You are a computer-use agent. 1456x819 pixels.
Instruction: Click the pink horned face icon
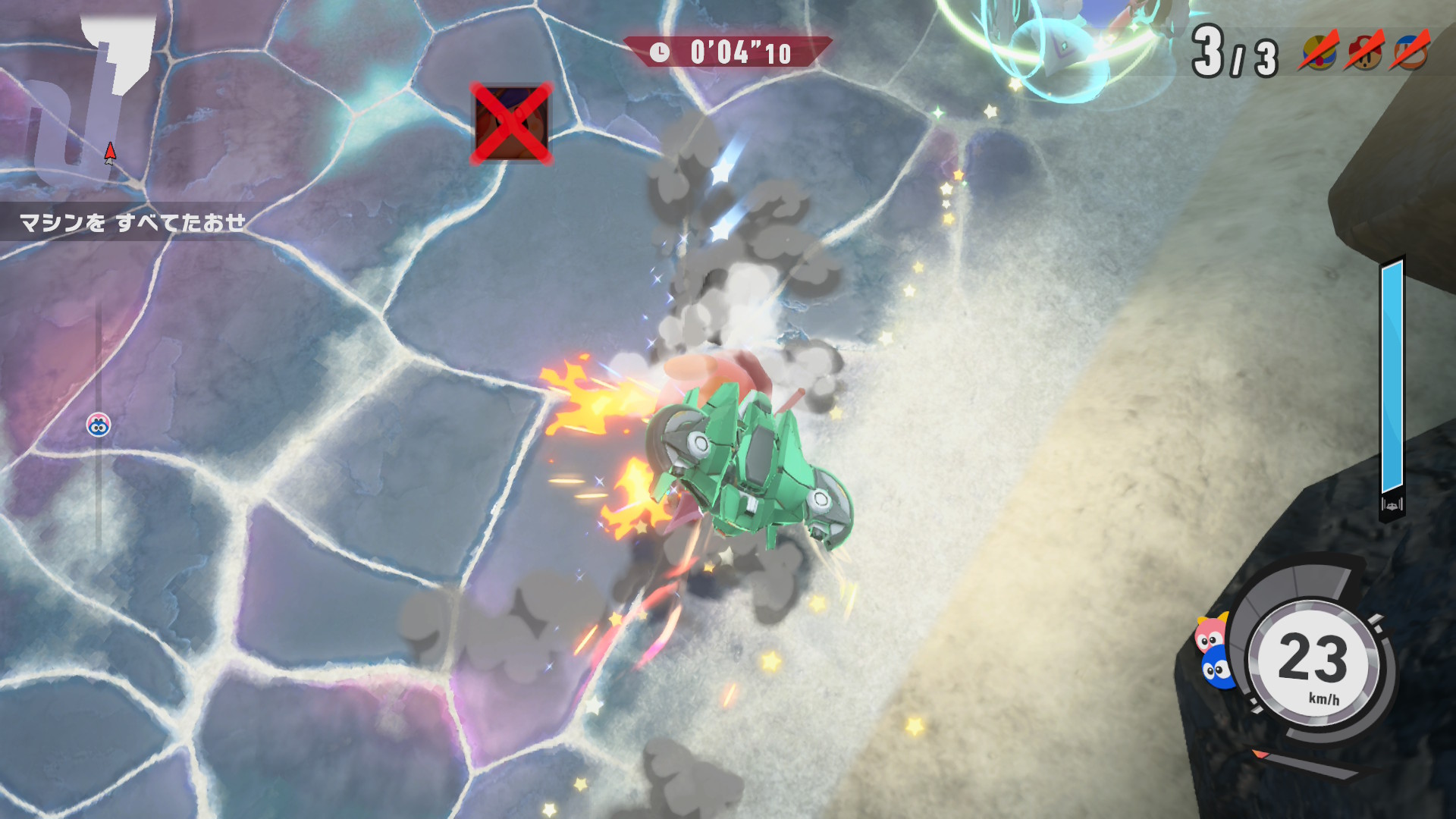click(1210, 632)
